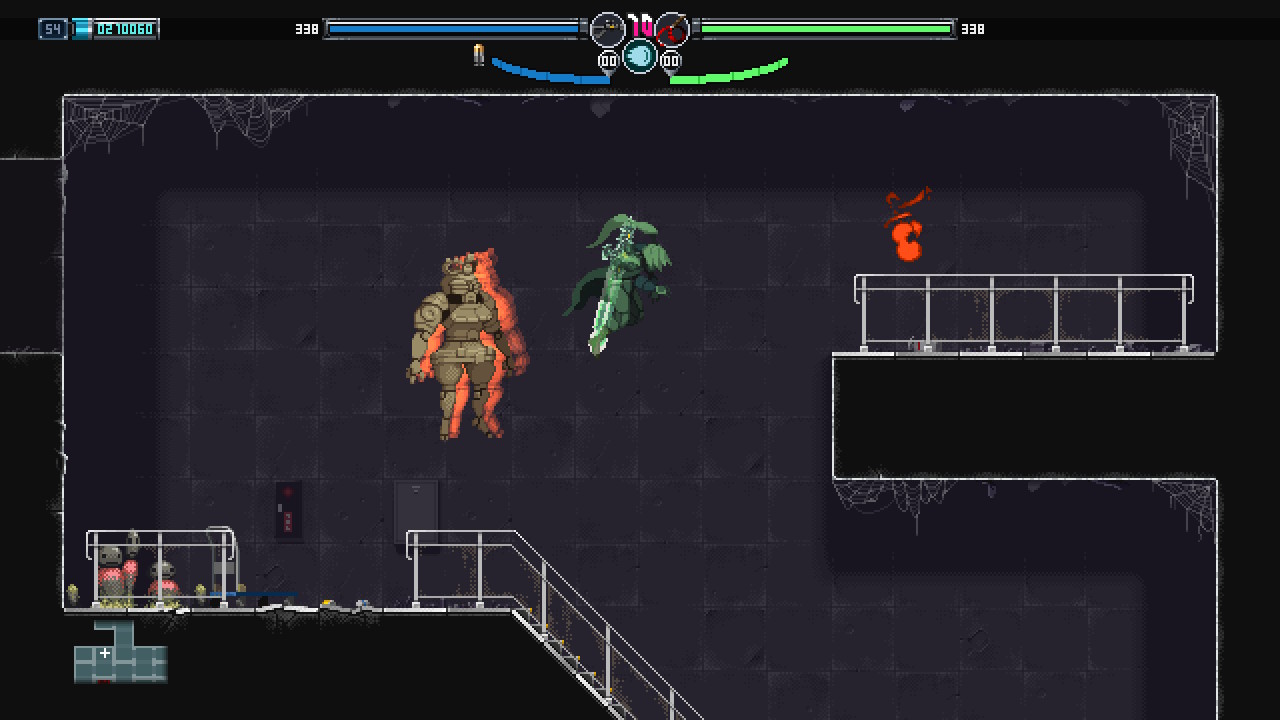Select the gun weapon icon

click(x=607, y=30)
